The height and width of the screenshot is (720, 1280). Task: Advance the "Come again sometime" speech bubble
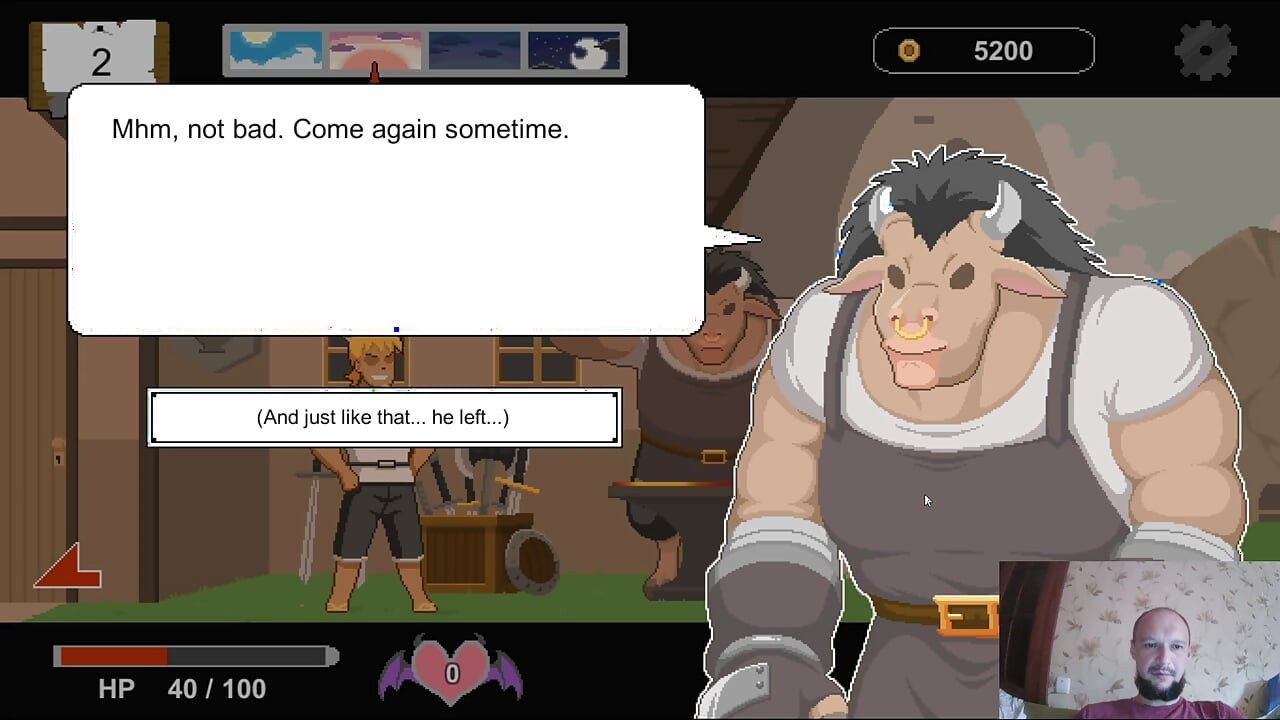click(385, 209)
